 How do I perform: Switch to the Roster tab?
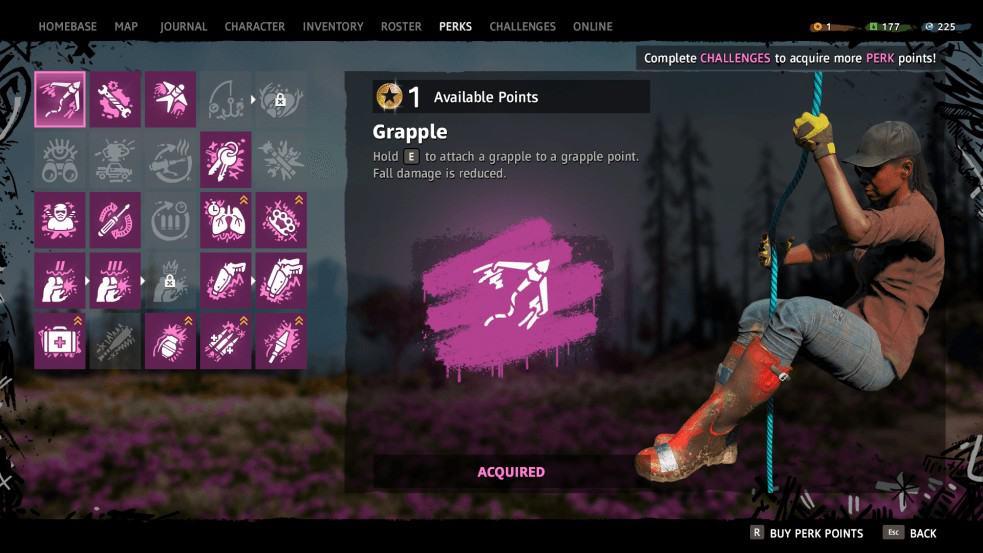pyautogui.click(x=401, y=26)
